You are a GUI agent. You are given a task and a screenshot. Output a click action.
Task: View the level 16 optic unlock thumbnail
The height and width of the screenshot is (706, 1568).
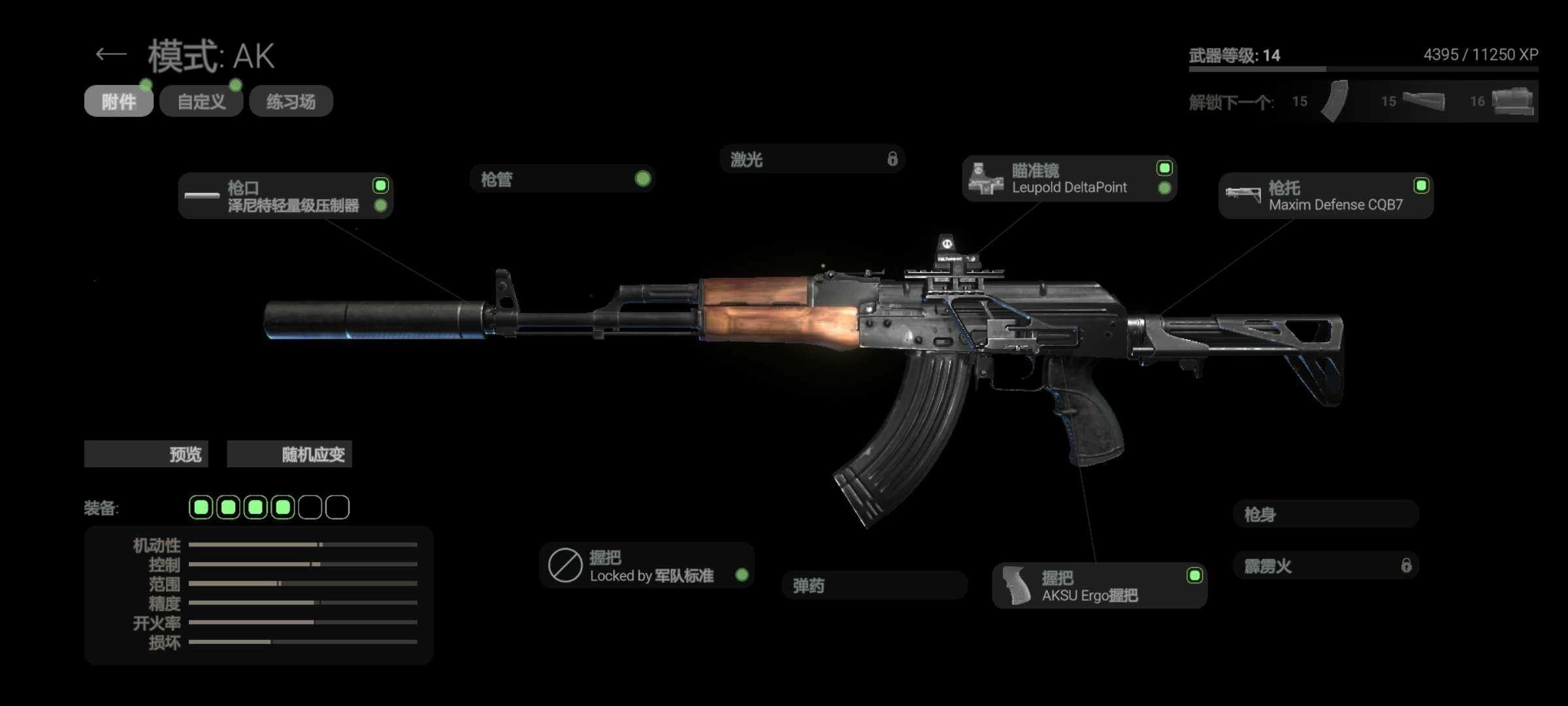tap(1512, 101)
